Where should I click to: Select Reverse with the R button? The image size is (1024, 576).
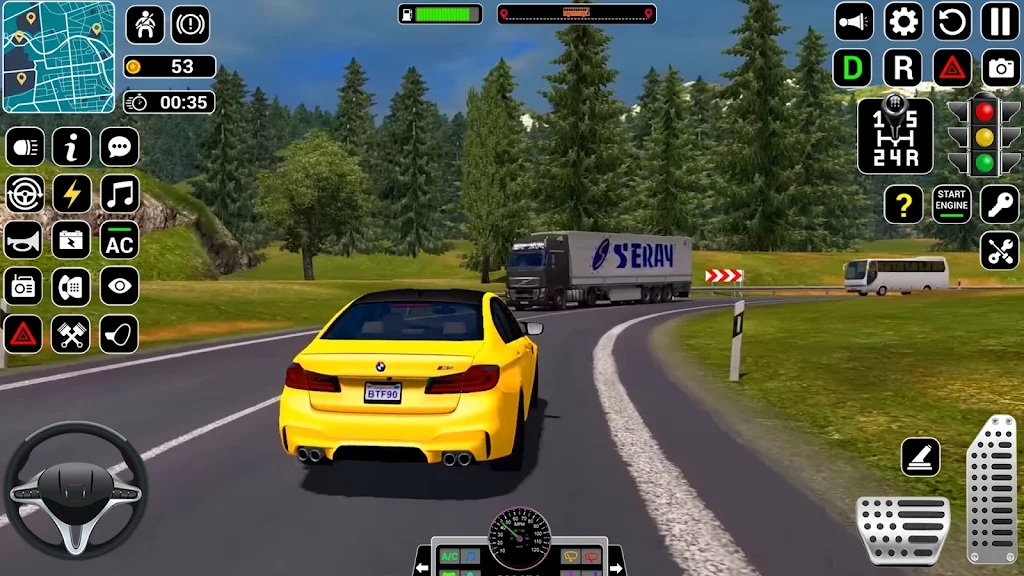pos(903,68)
